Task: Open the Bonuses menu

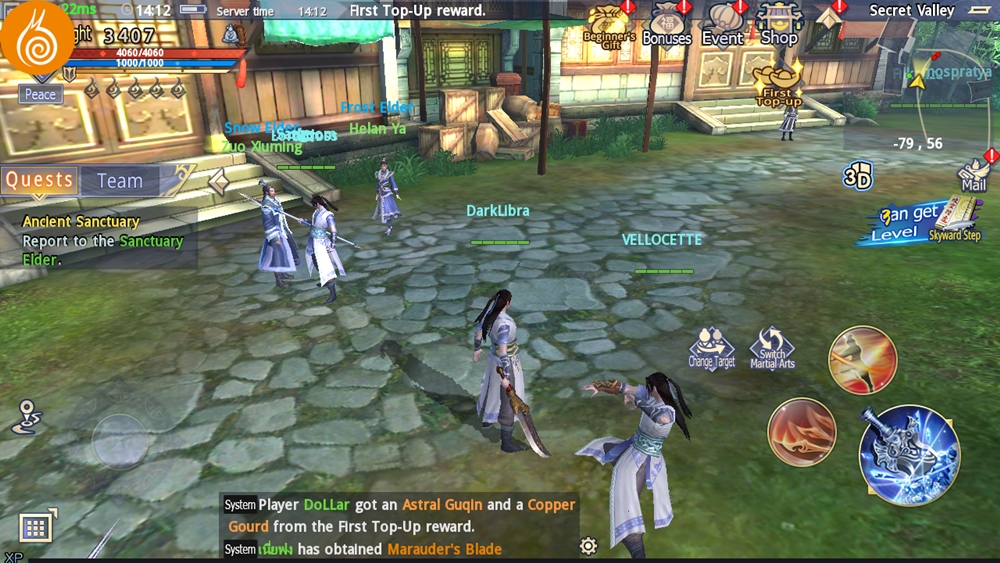Action: [666, 26]
